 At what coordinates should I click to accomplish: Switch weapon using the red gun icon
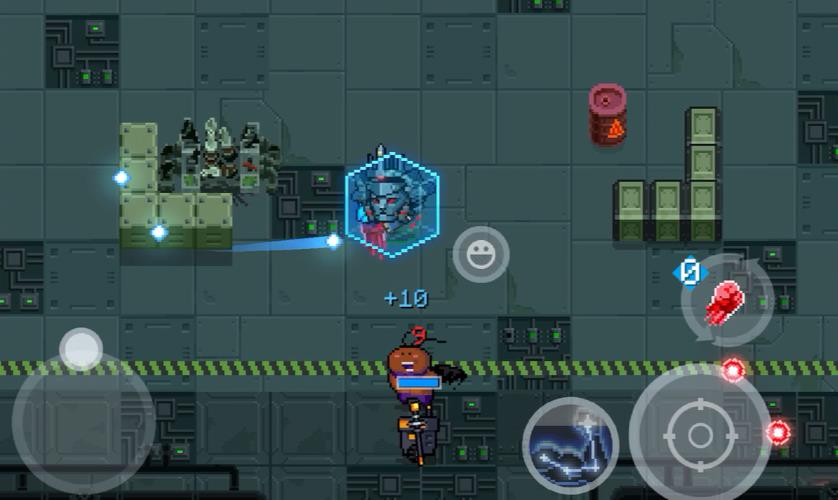[724, 300]
